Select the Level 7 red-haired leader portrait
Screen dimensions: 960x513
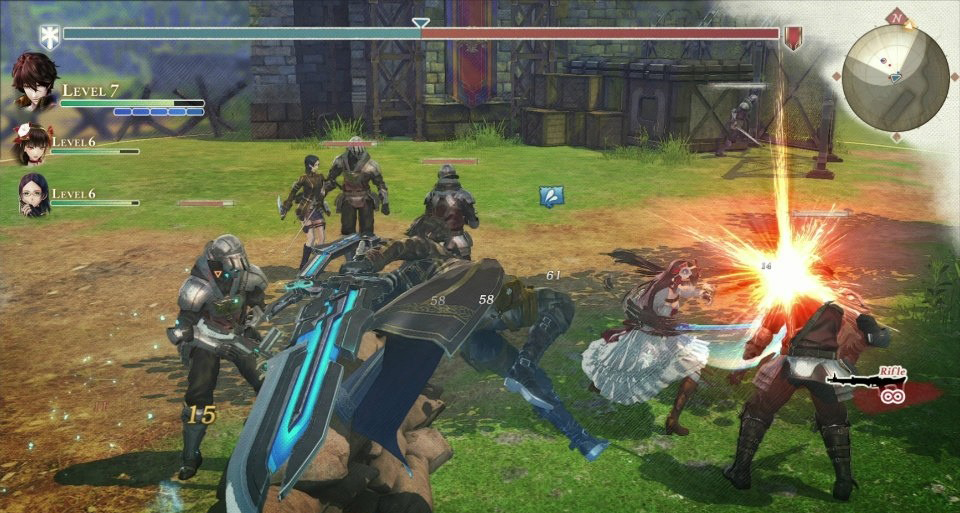34,81
